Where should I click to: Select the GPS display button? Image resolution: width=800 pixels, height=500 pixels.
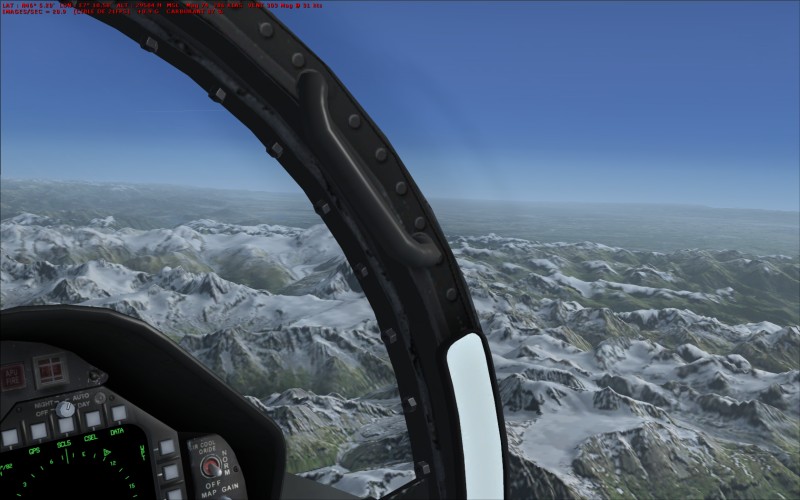tap(37, 431)
